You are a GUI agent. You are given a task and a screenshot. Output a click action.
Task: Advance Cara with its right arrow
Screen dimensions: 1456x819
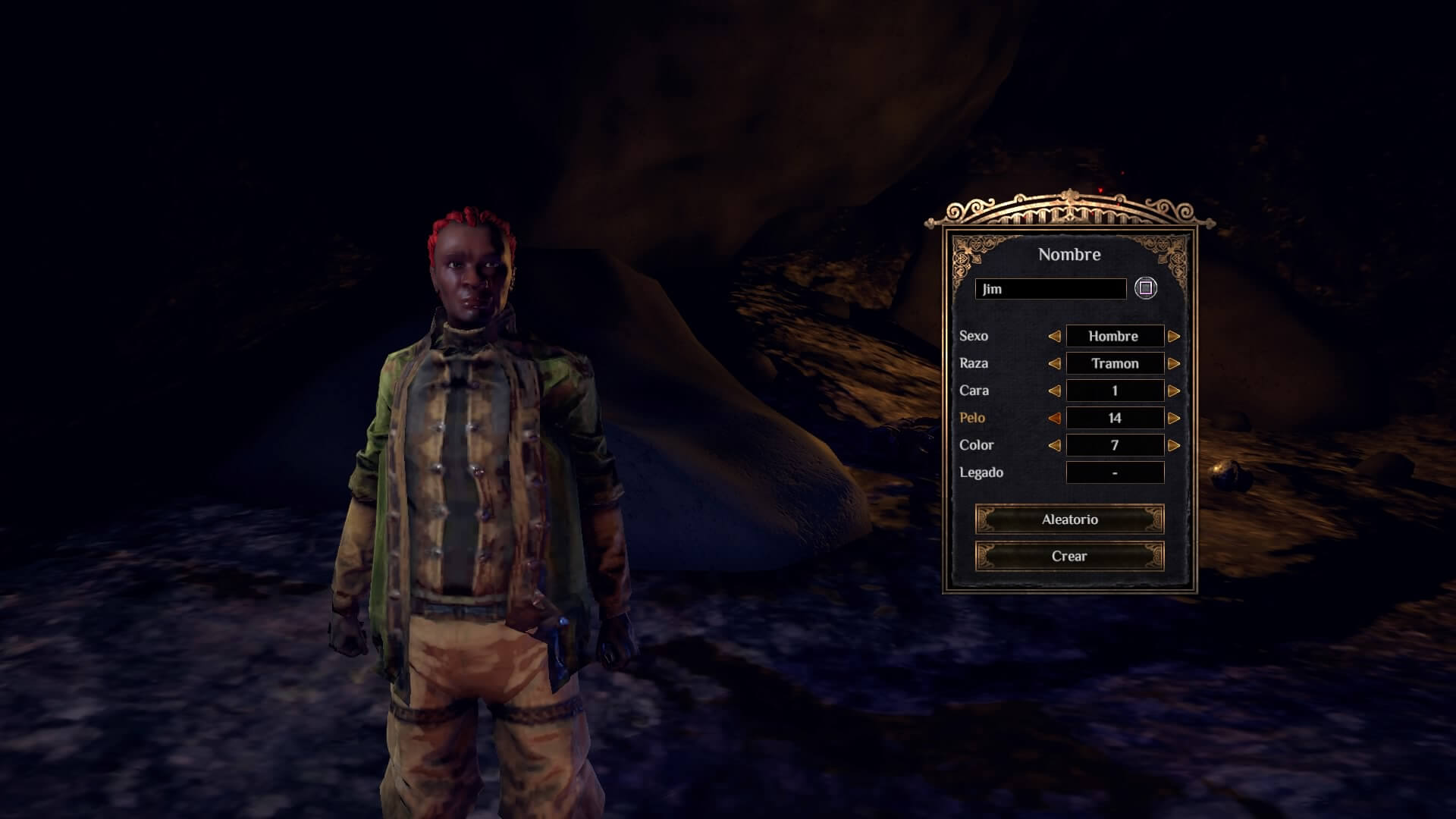pyautogui.click(x=1174, y=391)
